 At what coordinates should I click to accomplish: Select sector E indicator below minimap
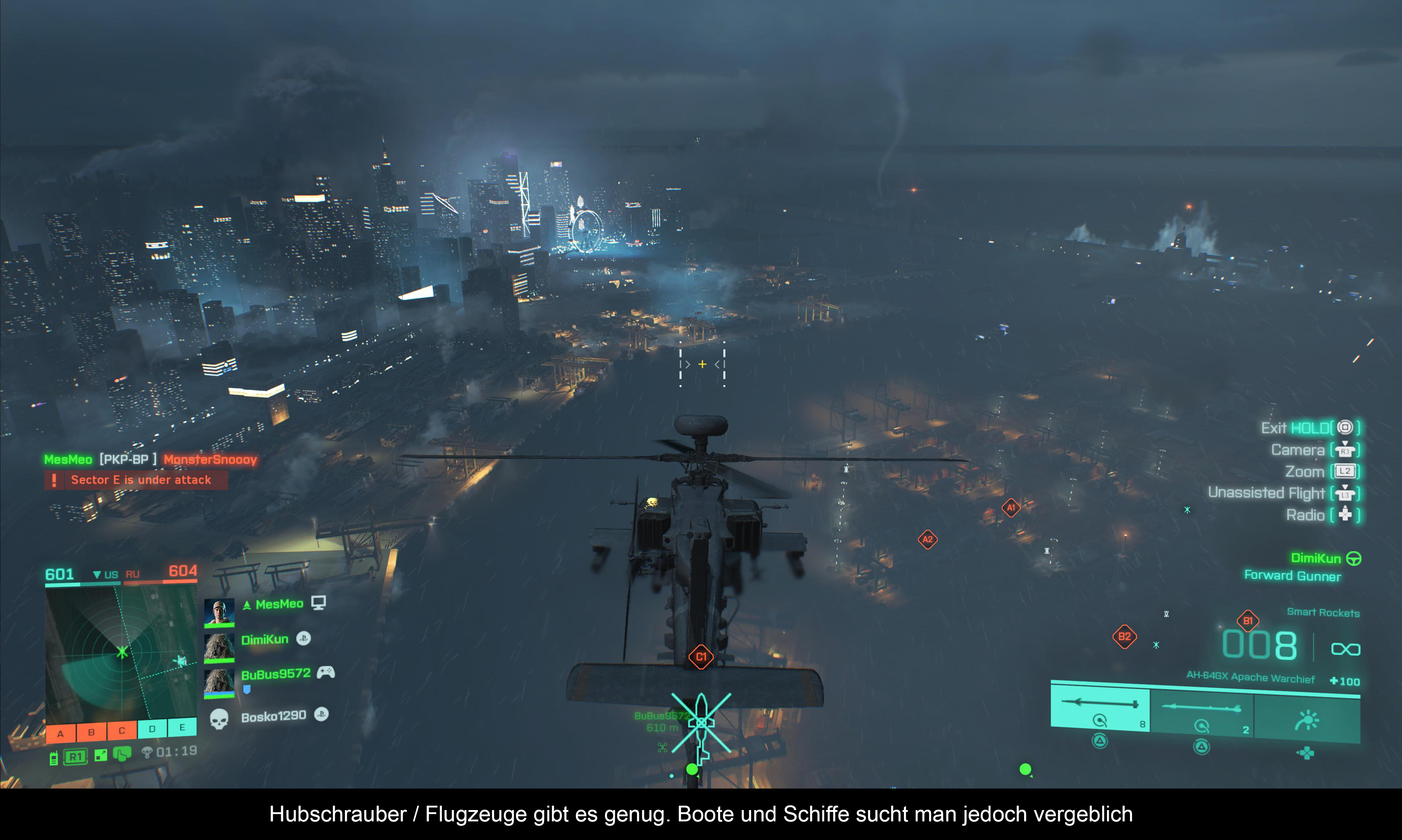[182, 727]
